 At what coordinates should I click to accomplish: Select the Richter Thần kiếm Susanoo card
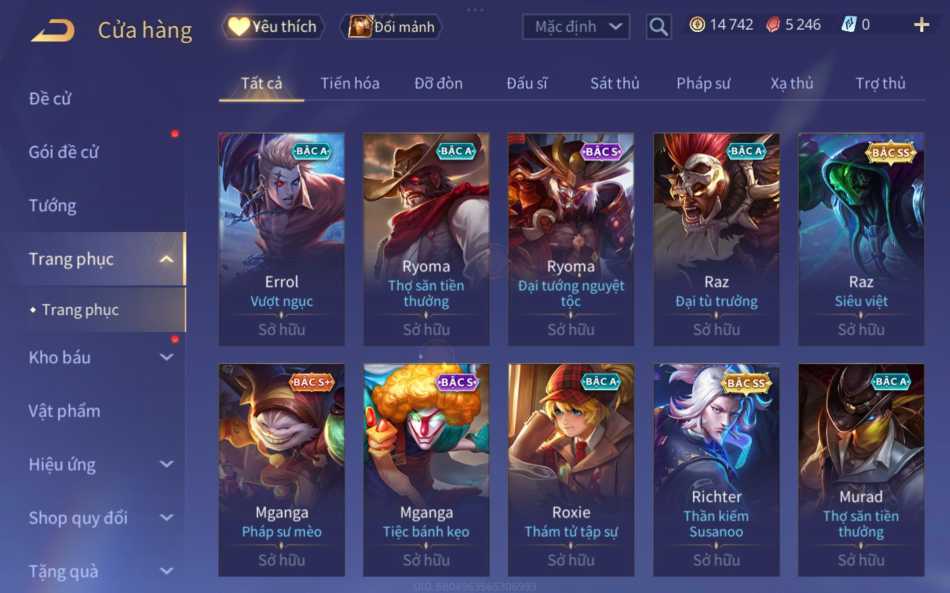[x=716, y=470]
